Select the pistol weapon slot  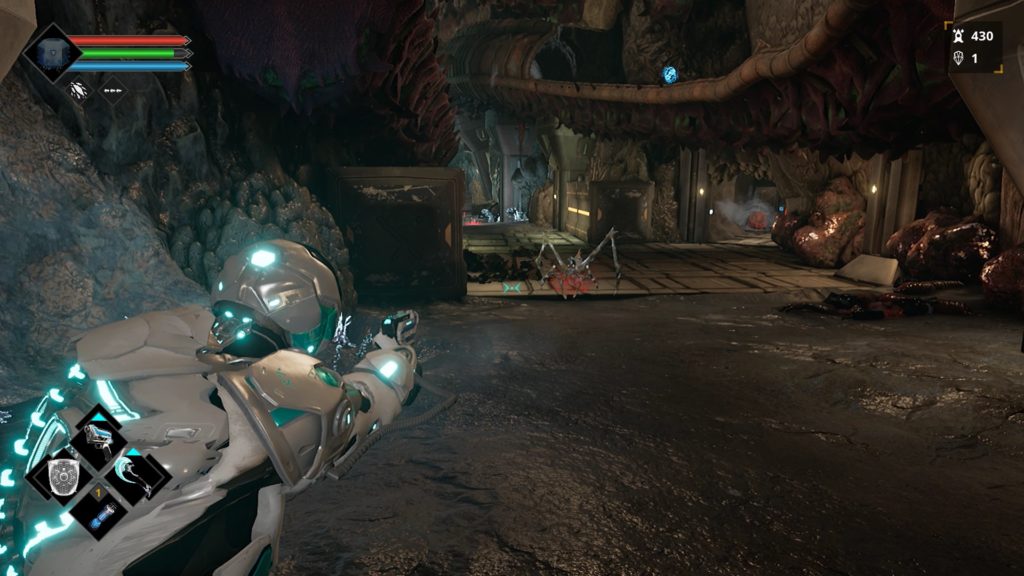tap(100, 435)
